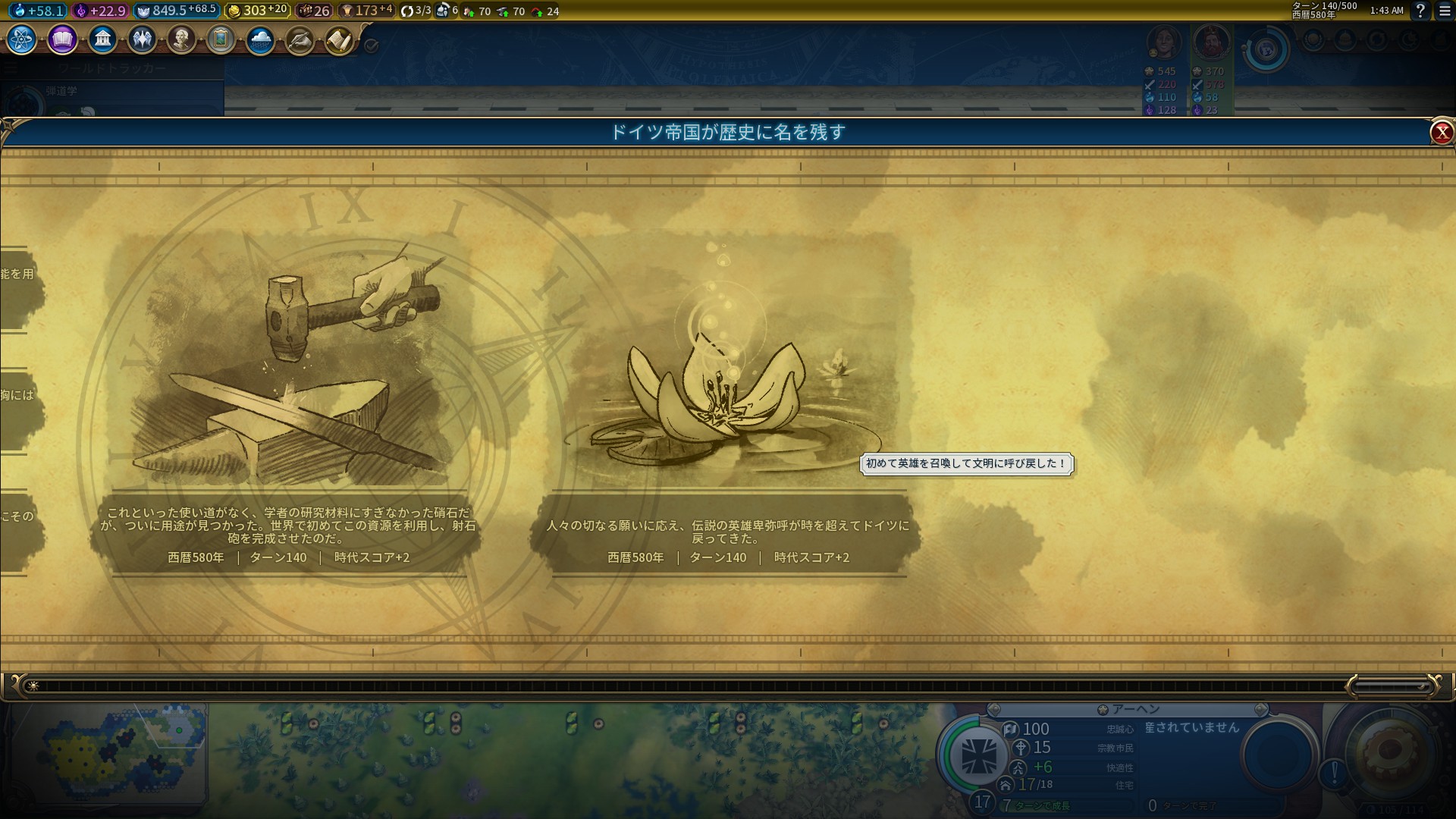1456x819 pixels.
Task: Open the in-game help panel
Action: pos(1420,11)
